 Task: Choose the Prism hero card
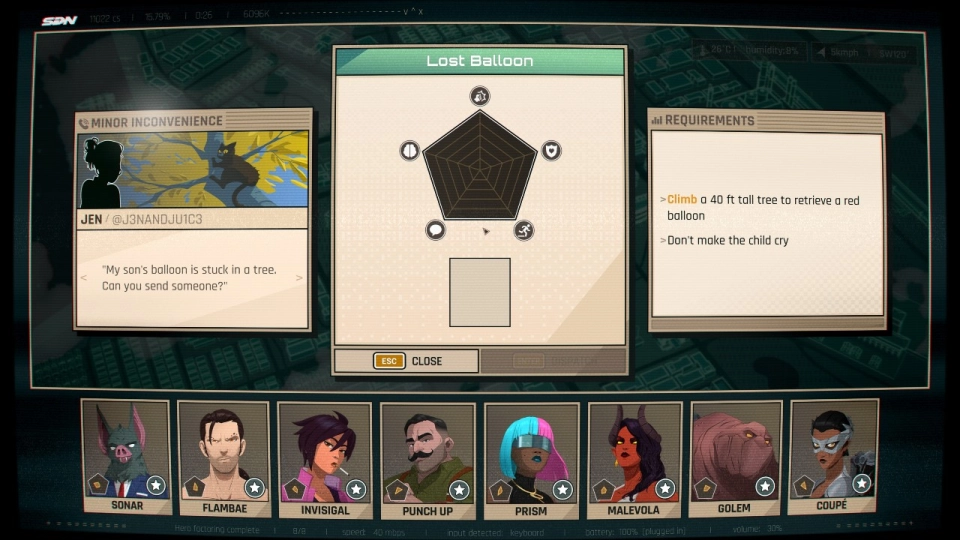coord(531,456)
